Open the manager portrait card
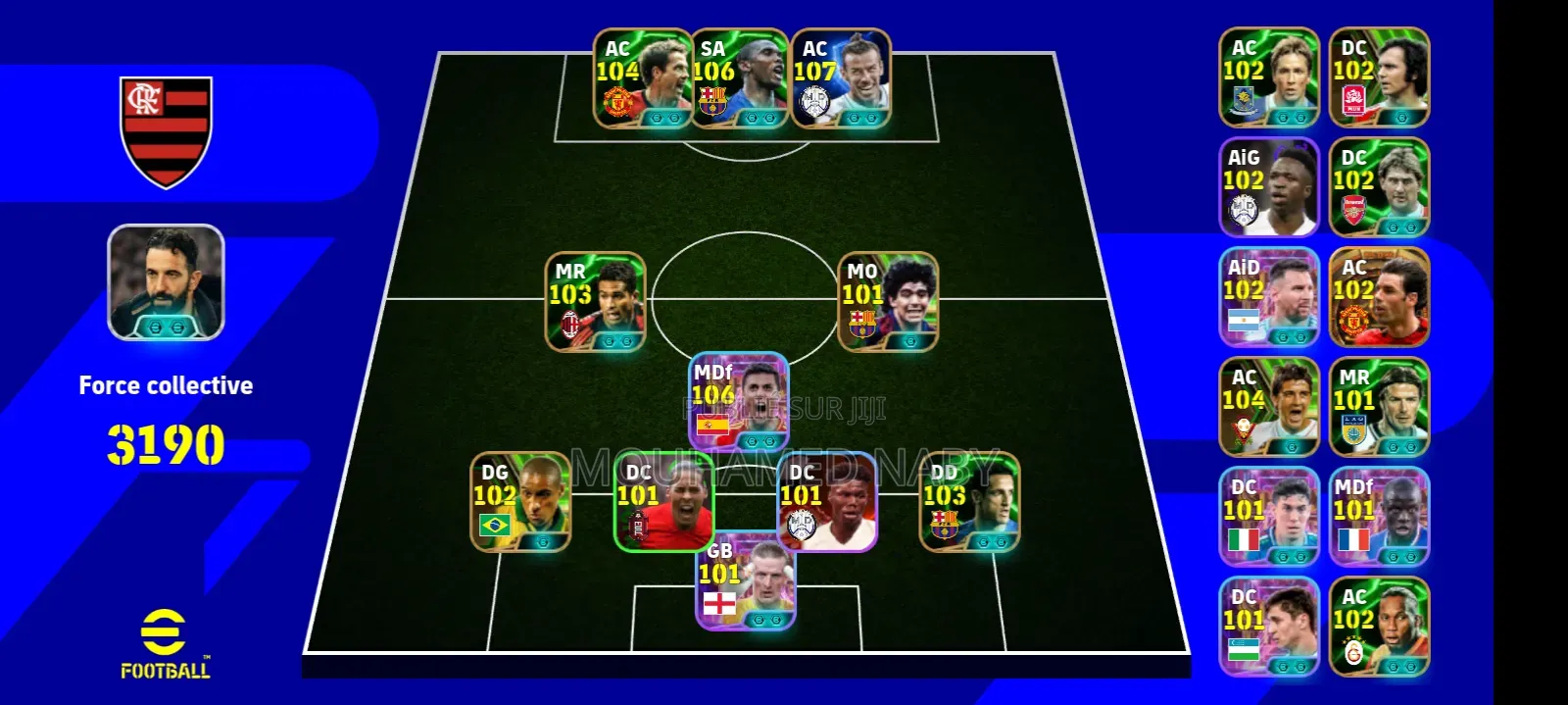Viewport: 1568px width, 705px height. pyautogui.click(x=166, y=282)
